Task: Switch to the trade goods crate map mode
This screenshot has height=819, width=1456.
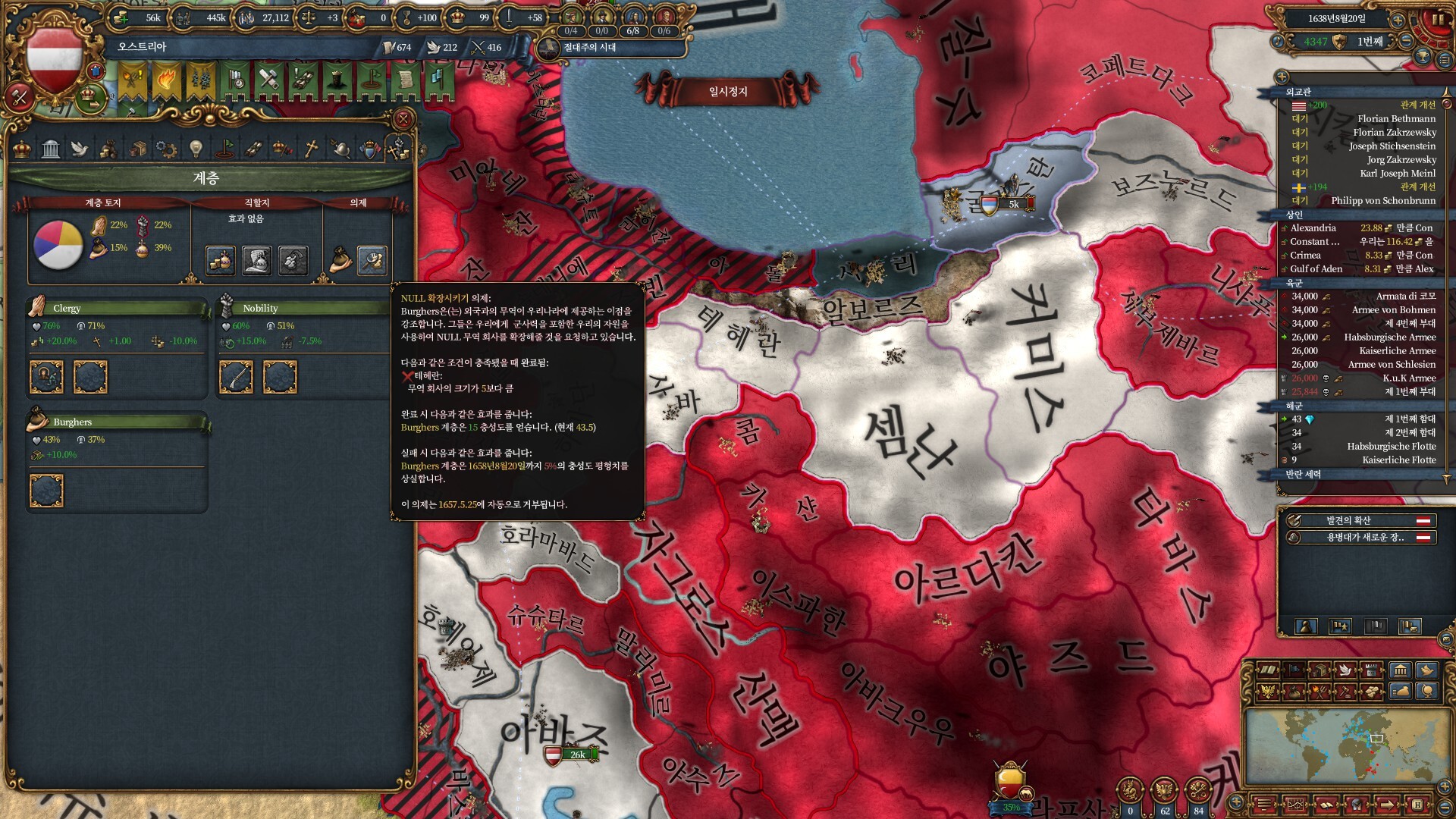Action: click(1320, 670)
